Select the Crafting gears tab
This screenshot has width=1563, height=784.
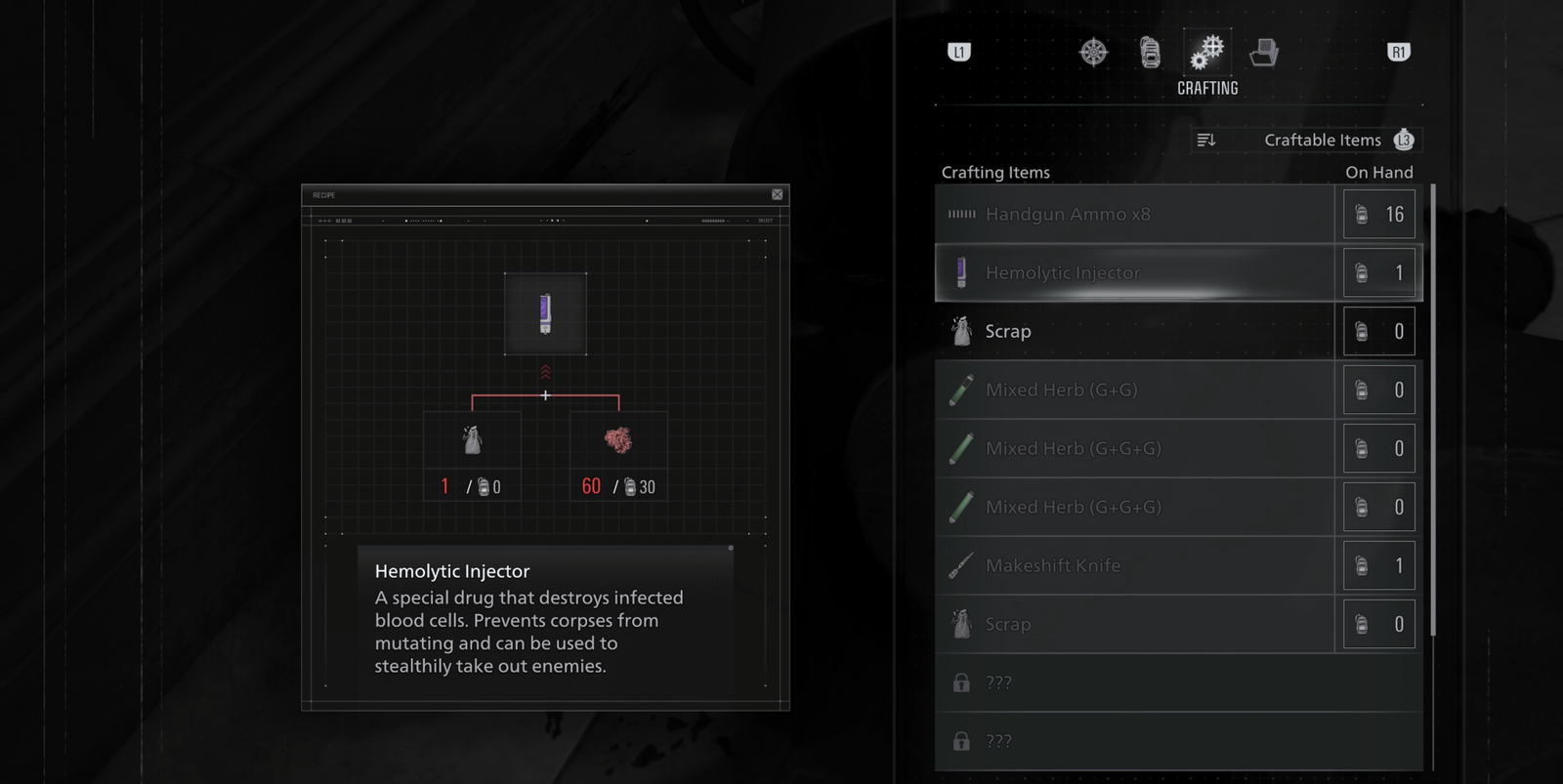click(1207, 52)
